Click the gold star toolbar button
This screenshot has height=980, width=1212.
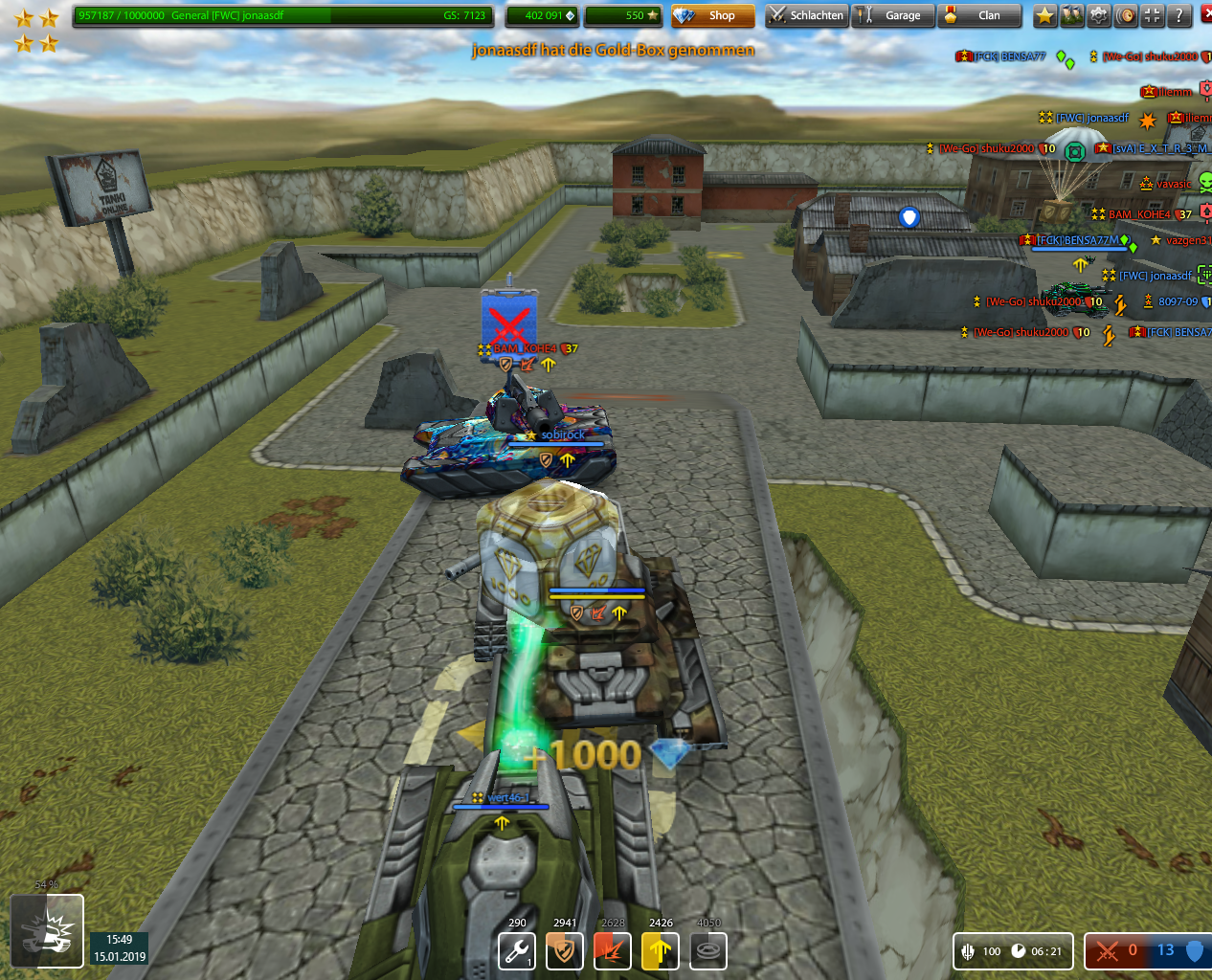point(1045,15)
